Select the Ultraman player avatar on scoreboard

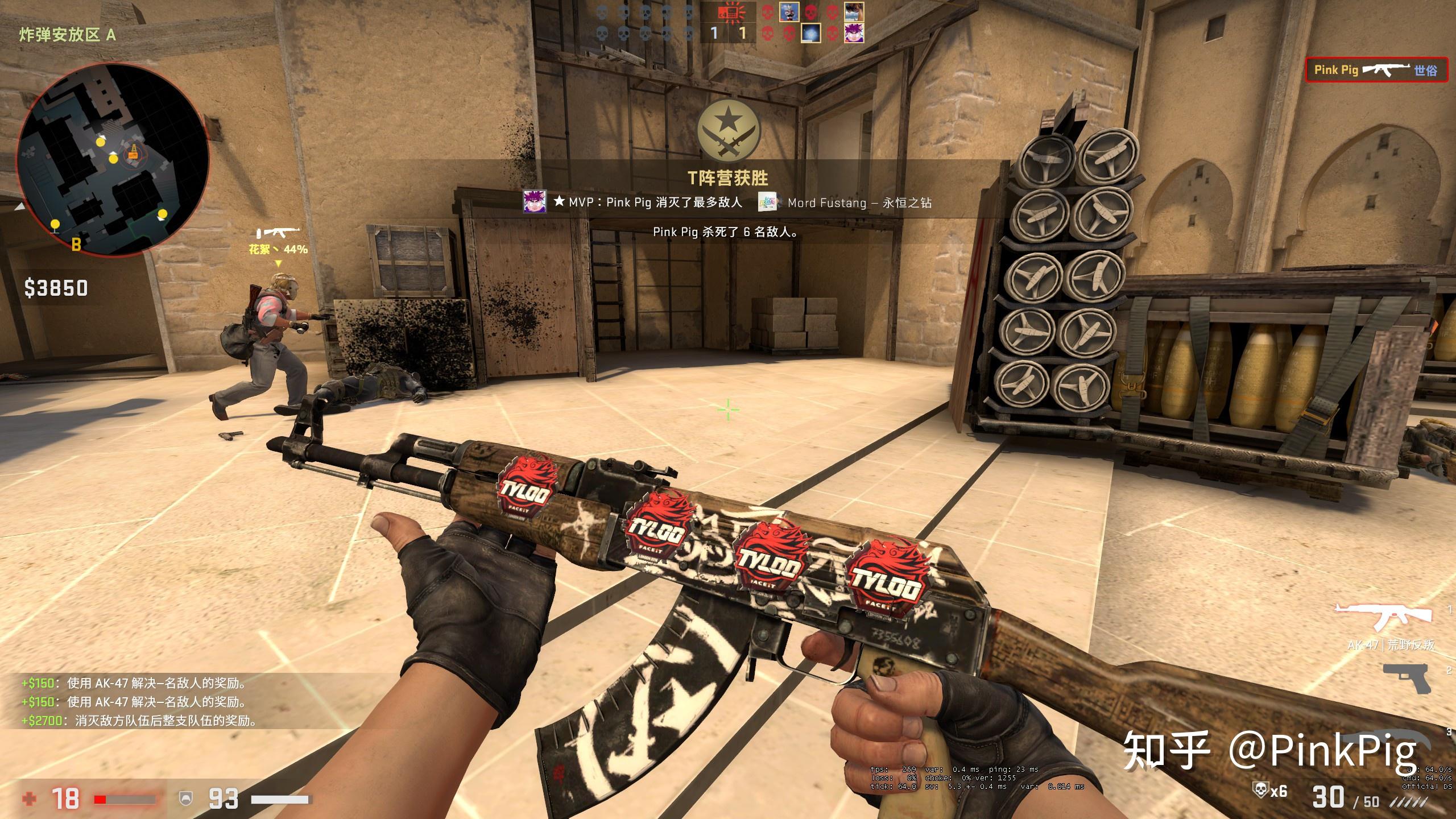[789, 11]
